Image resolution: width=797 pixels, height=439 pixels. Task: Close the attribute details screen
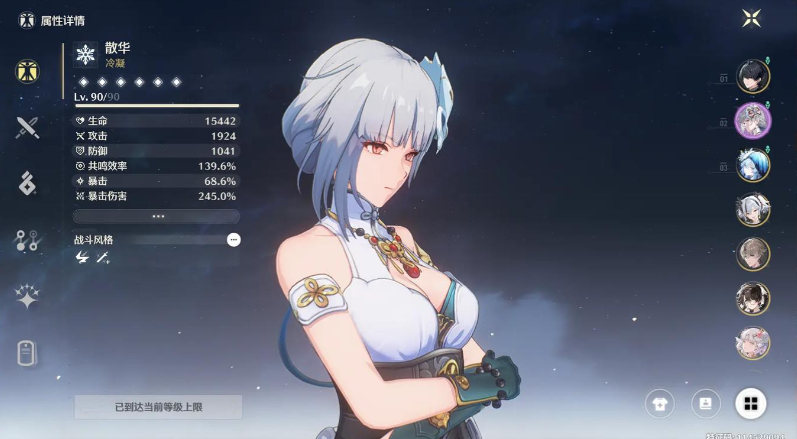tap(751, 18)
